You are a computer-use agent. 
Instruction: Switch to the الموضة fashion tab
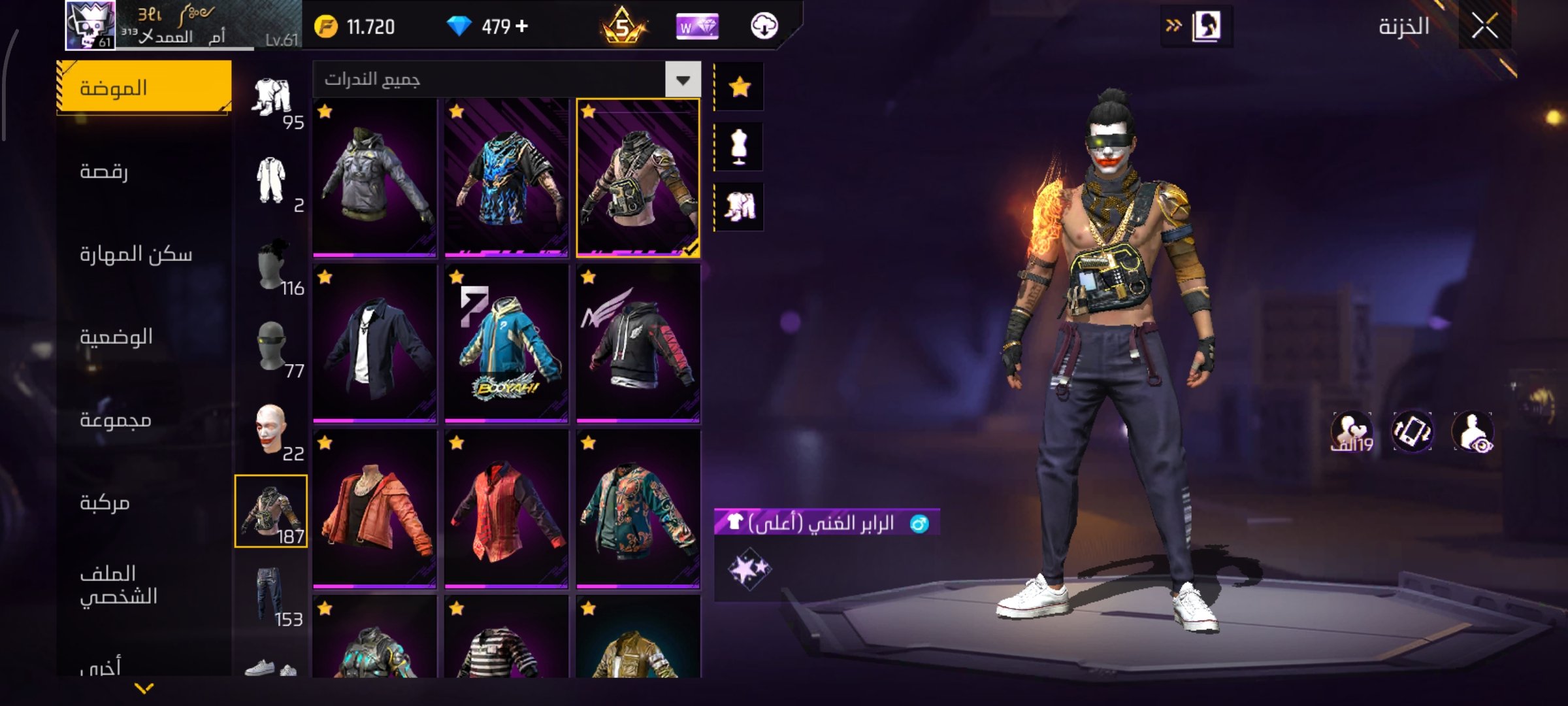click(144, 88)
